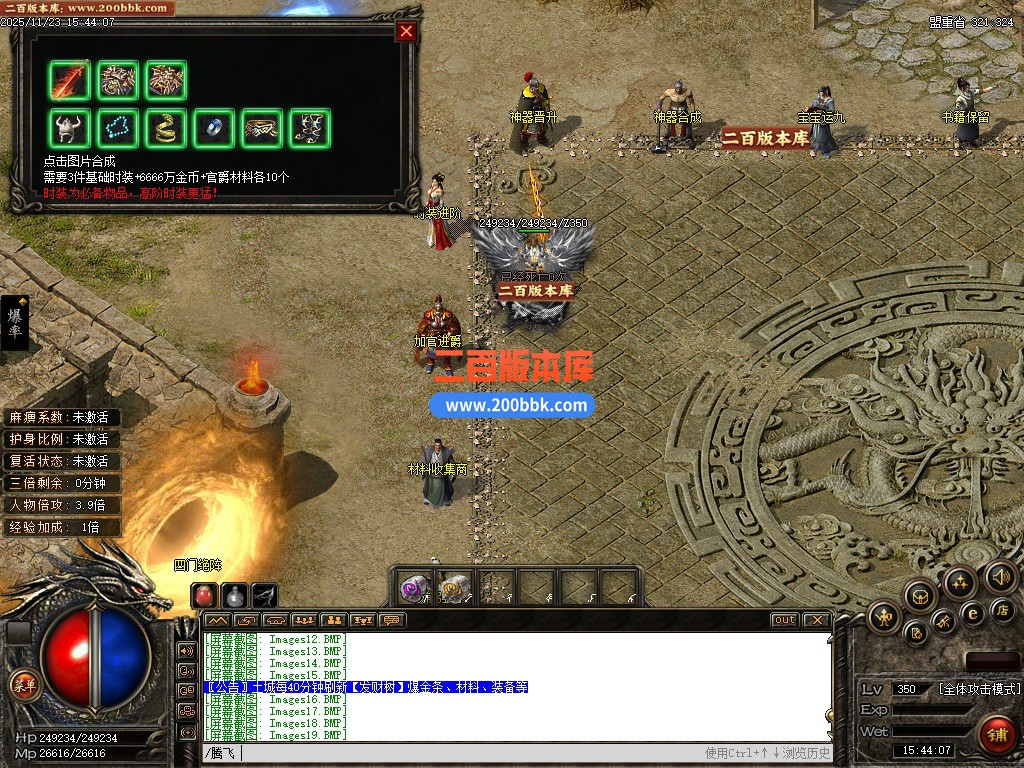The height and width of the screenshot is (768, 1024).
Task: Choose the horned helmet crafting icon
Action: 70,129
